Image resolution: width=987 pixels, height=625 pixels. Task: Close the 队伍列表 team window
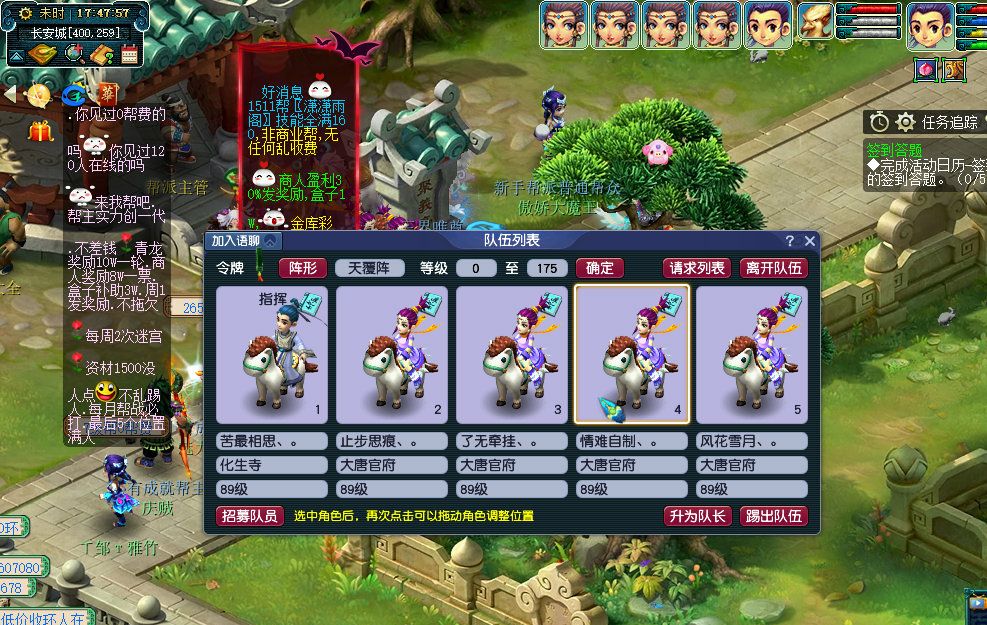pos(810,241)
